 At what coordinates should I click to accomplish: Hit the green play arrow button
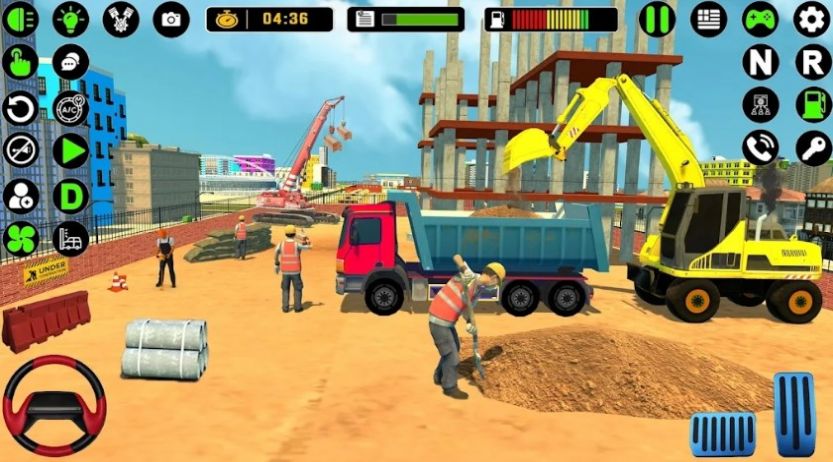(70, 150)
